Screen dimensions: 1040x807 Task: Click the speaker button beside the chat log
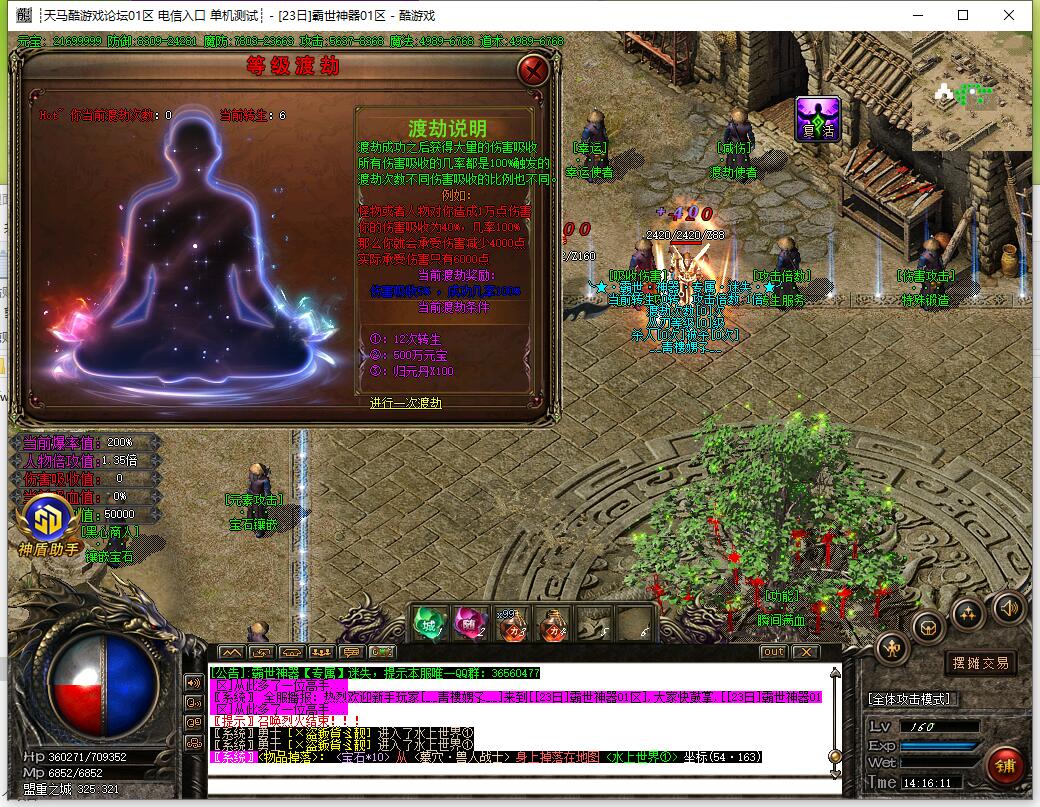click(x=194, y=682)
